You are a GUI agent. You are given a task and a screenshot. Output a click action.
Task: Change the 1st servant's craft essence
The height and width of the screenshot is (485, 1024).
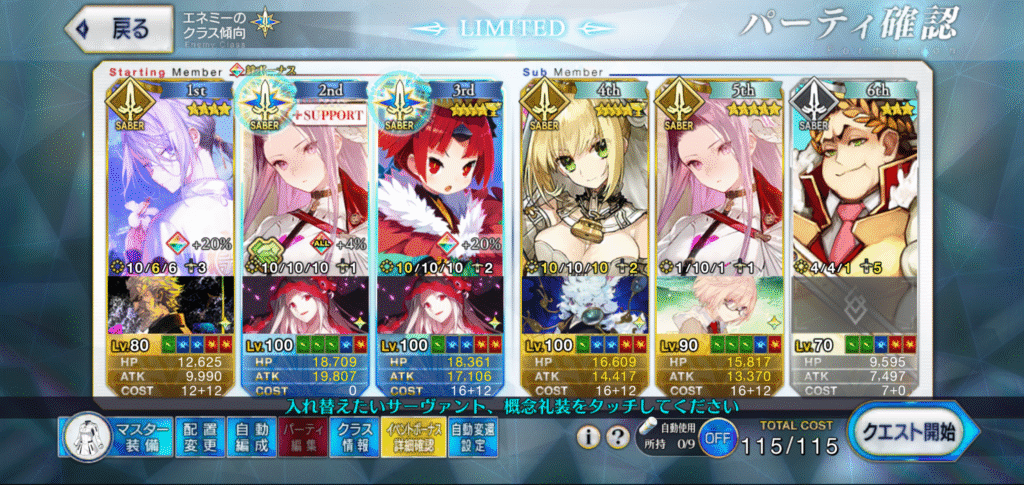coord(169,305)
